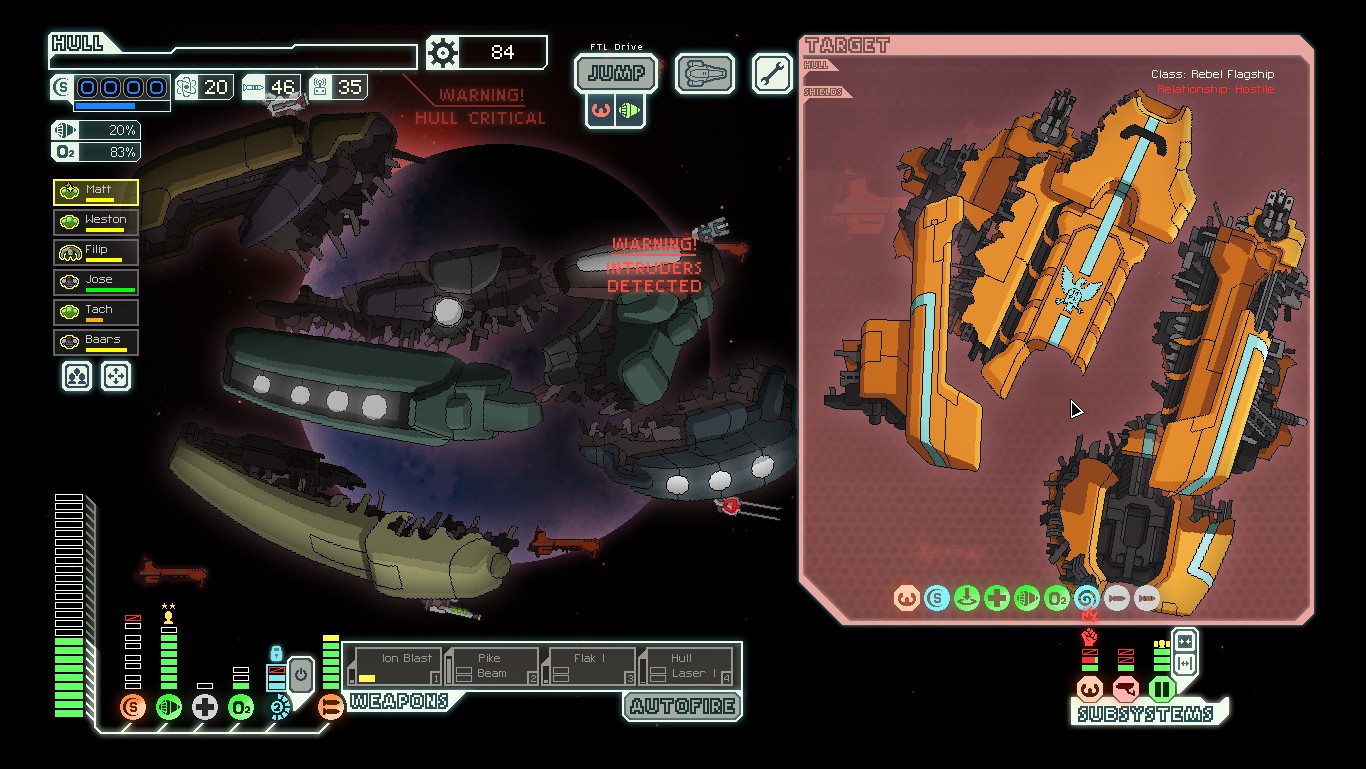Select the O2 oxygen system icon

(241, 708)
